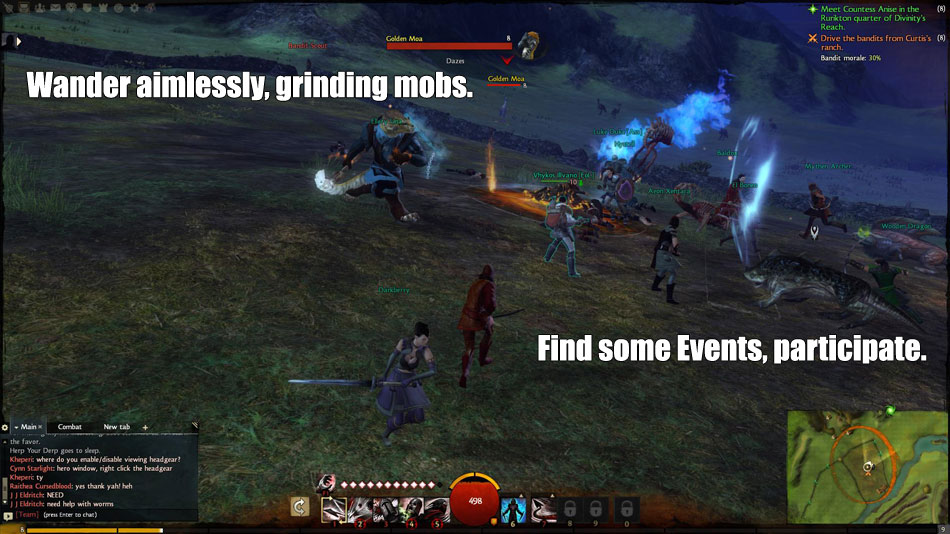Activate the utility skill in slot 7

pos(543,508)
